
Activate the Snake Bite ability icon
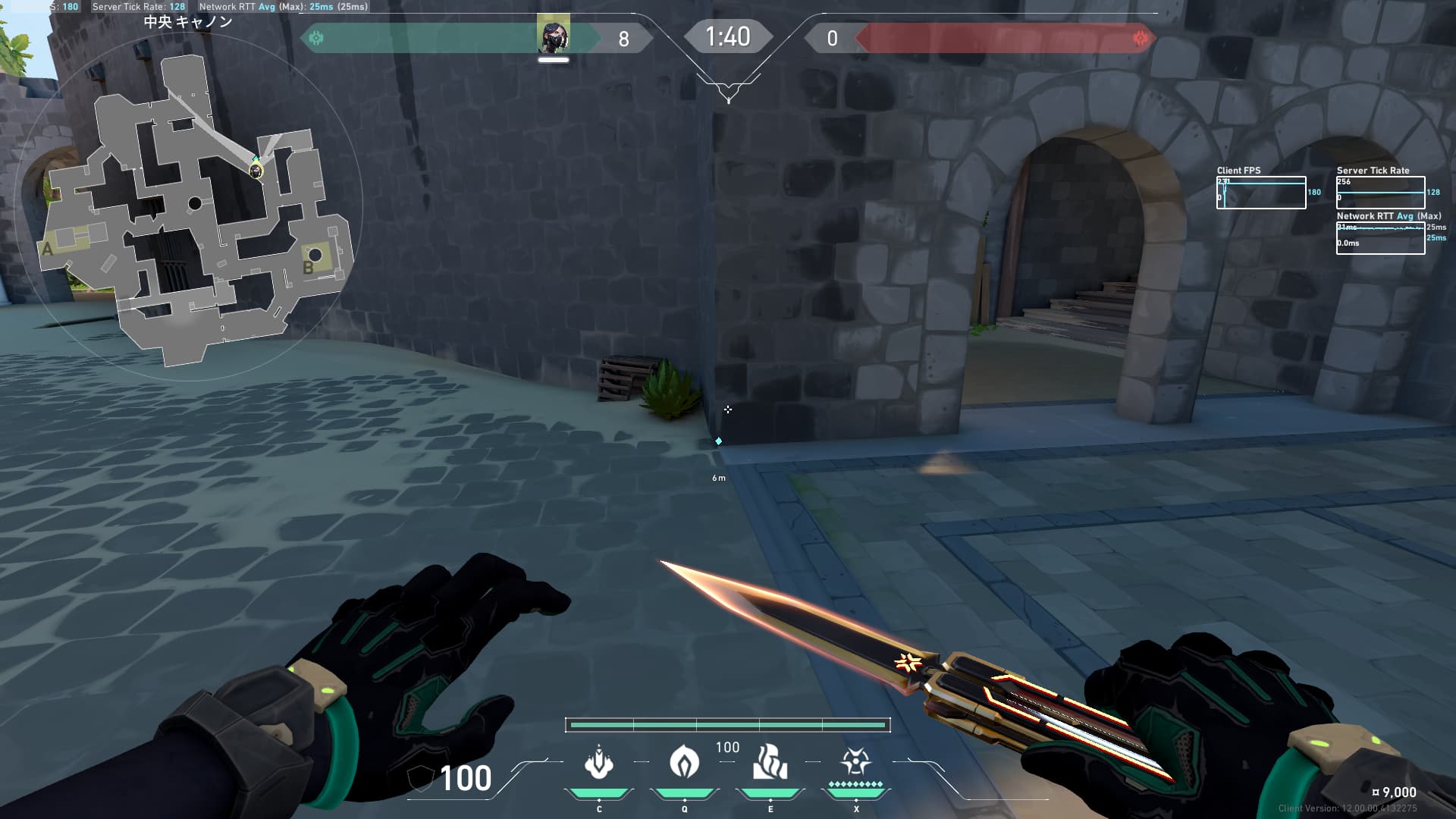pos(599,762)
